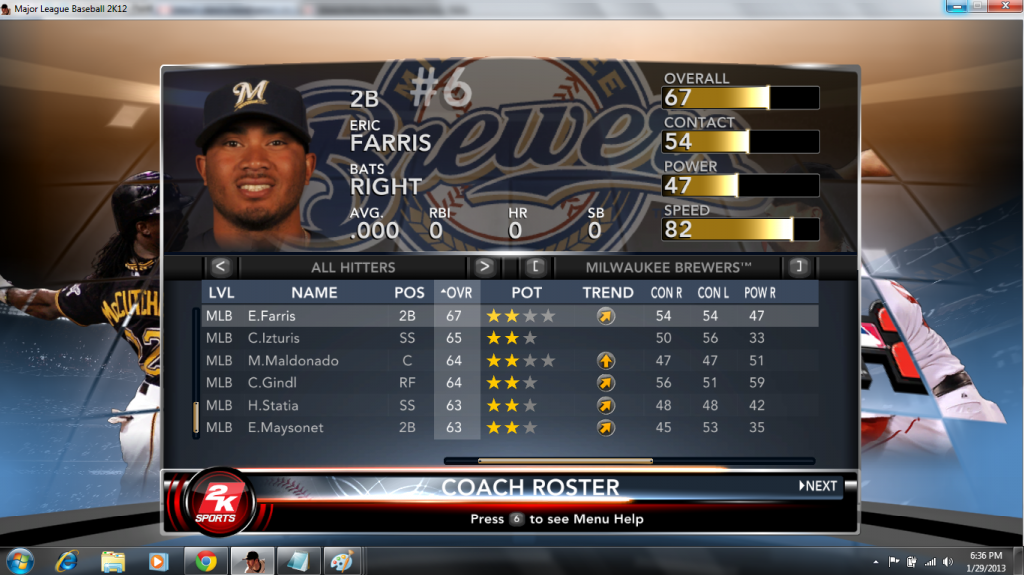The width and height of the screenshot is (1024, 575).
Task: Click the left arrow beside All Hitters
Action: pyautogui.click(x=221, y=267)
